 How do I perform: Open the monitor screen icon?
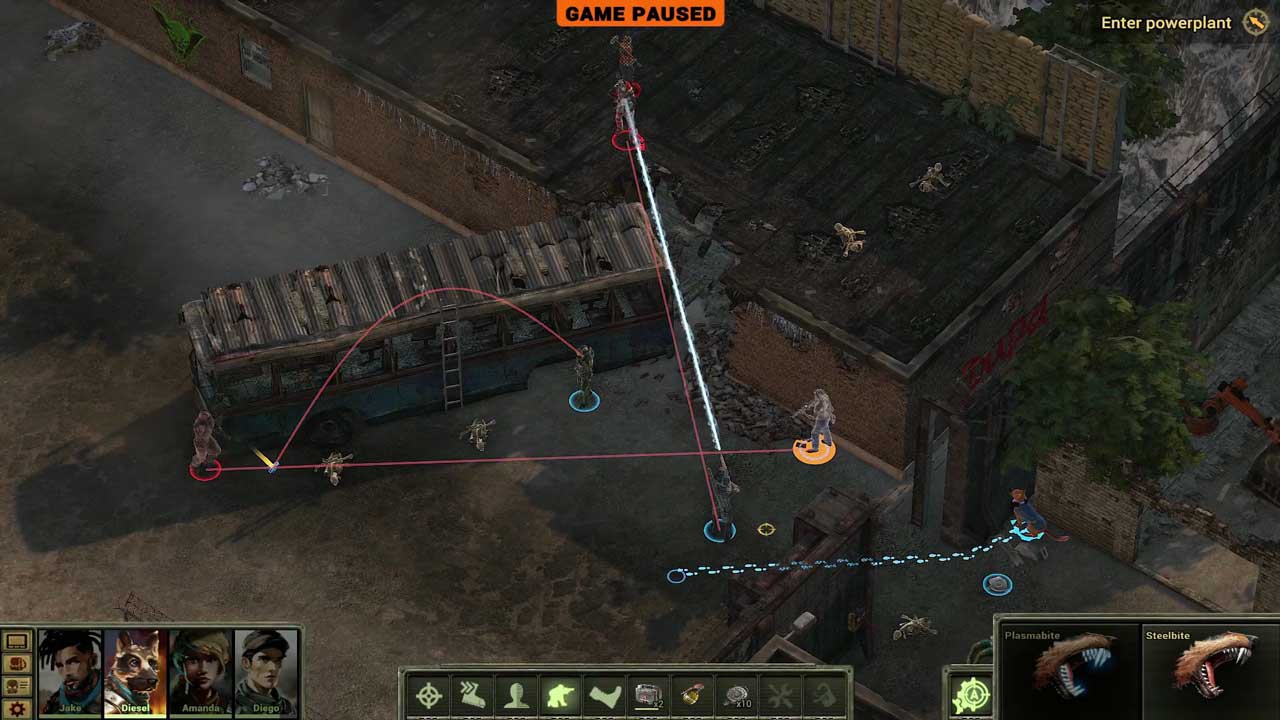[17, 641]
